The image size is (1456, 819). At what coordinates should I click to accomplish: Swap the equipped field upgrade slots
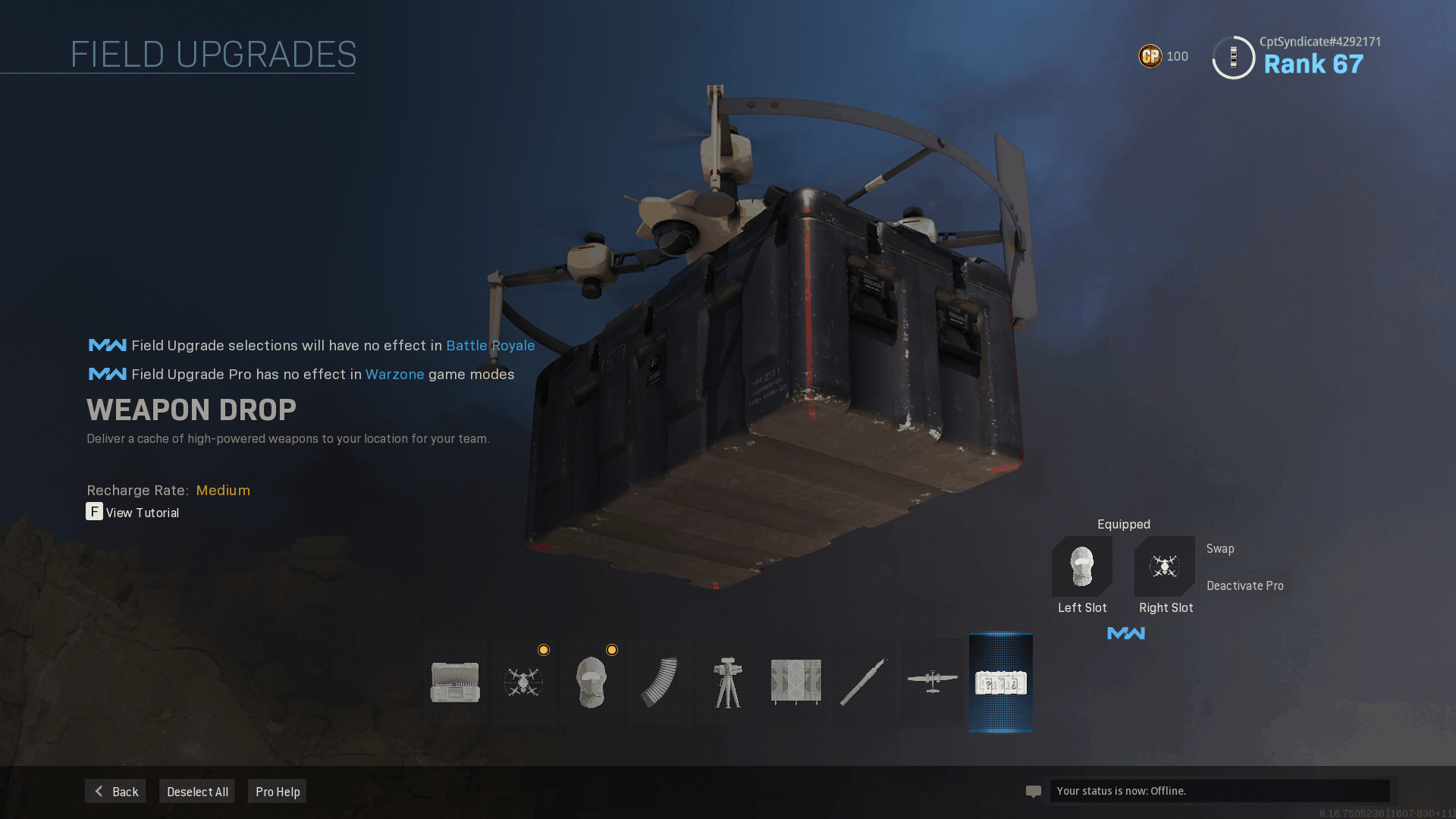tap(1220, 548)
